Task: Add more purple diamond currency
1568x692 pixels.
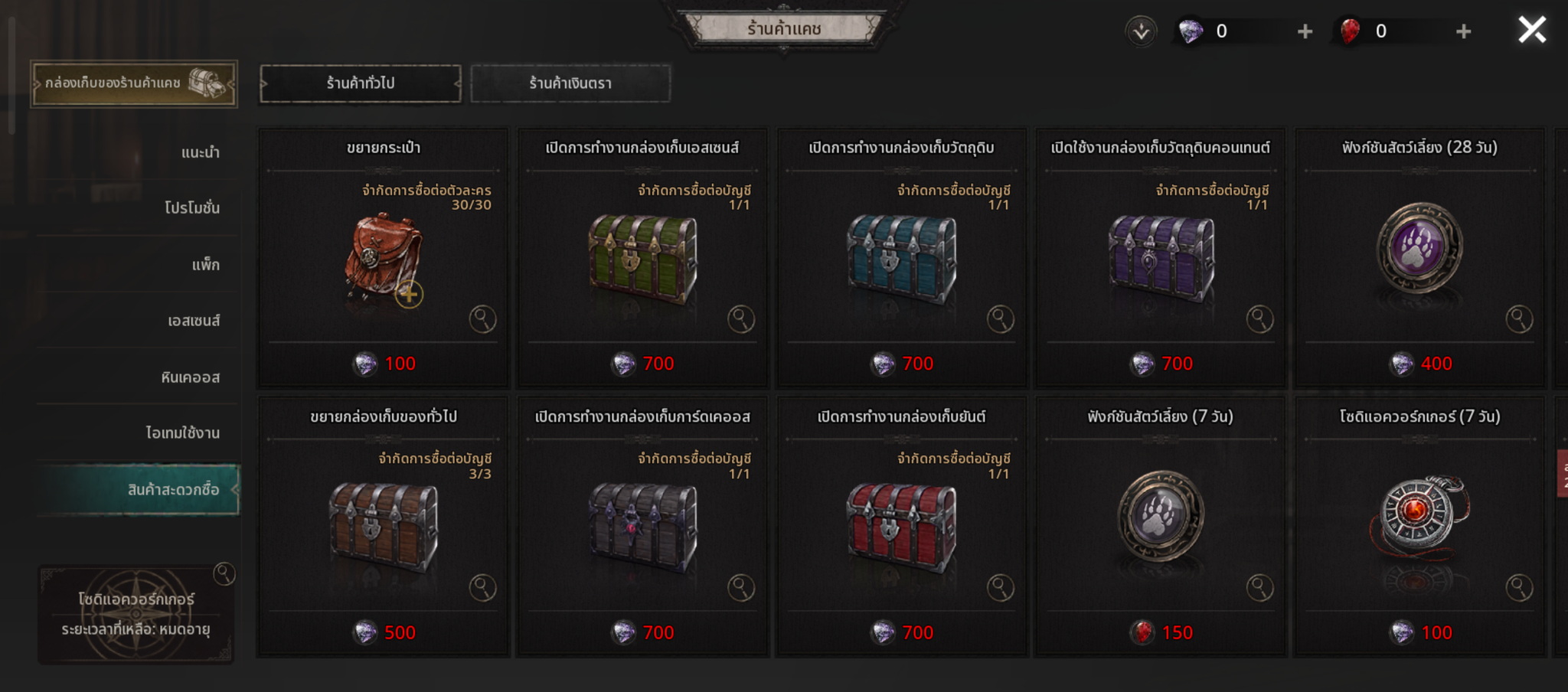Action: coord(1305,31)
